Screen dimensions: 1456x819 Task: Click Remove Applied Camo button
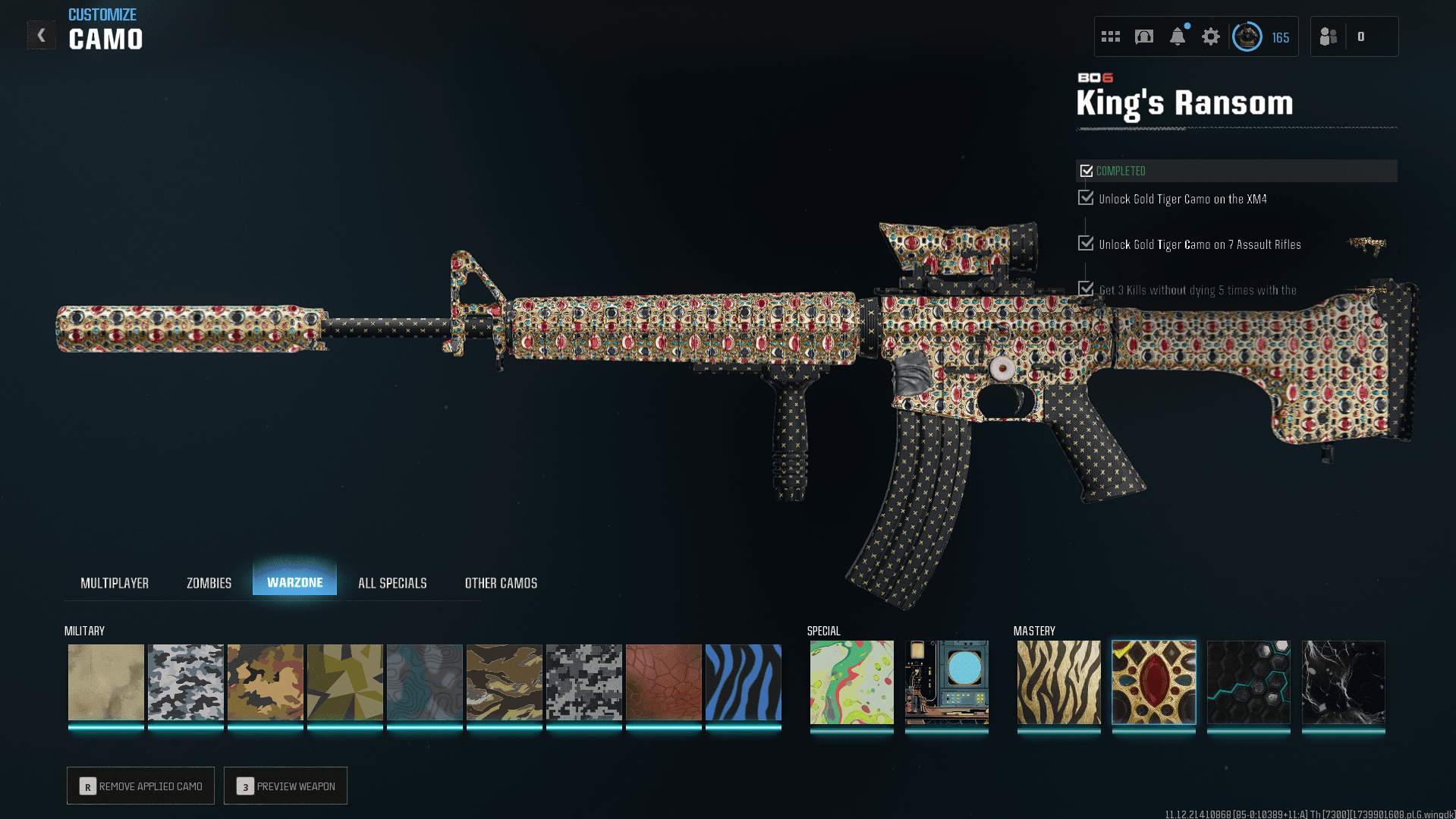click(140, 786)
